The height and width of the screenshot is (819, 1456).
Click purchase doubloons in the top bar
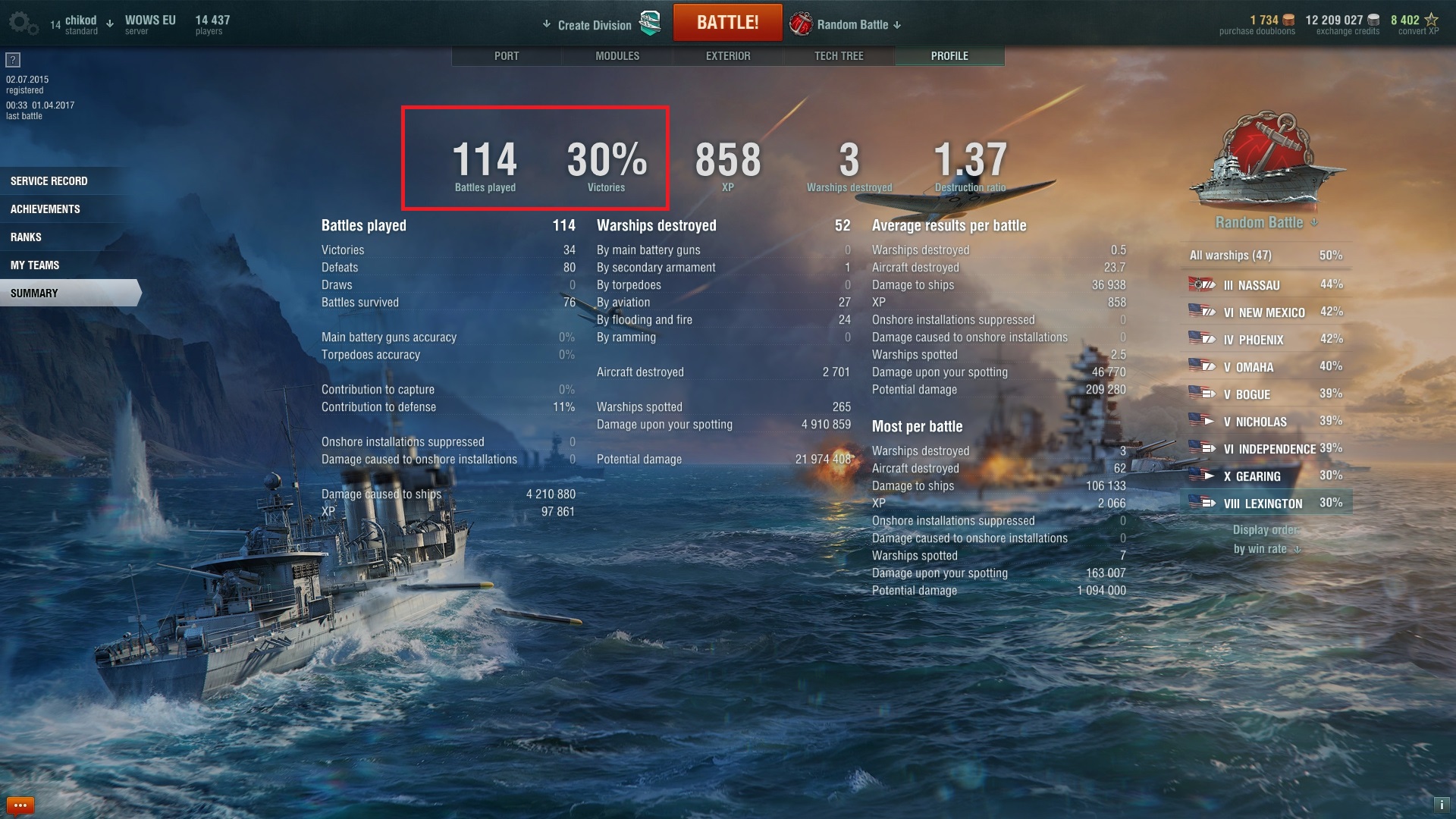(1257, 25)
